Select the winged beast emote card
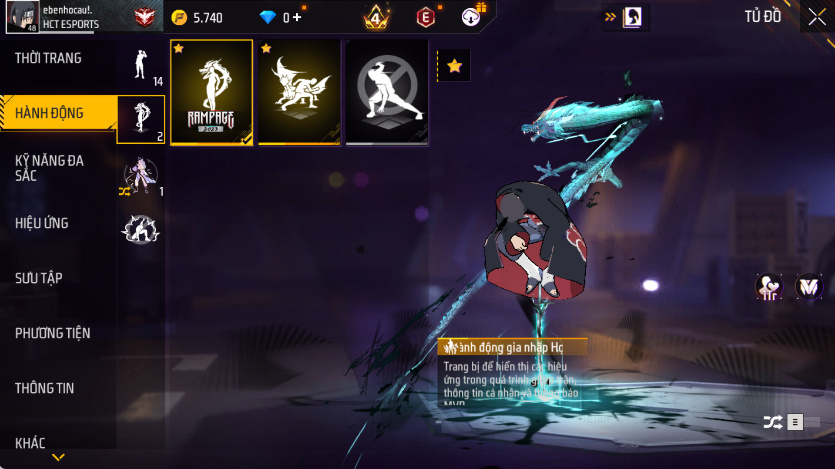 click(x=299, y=92)
